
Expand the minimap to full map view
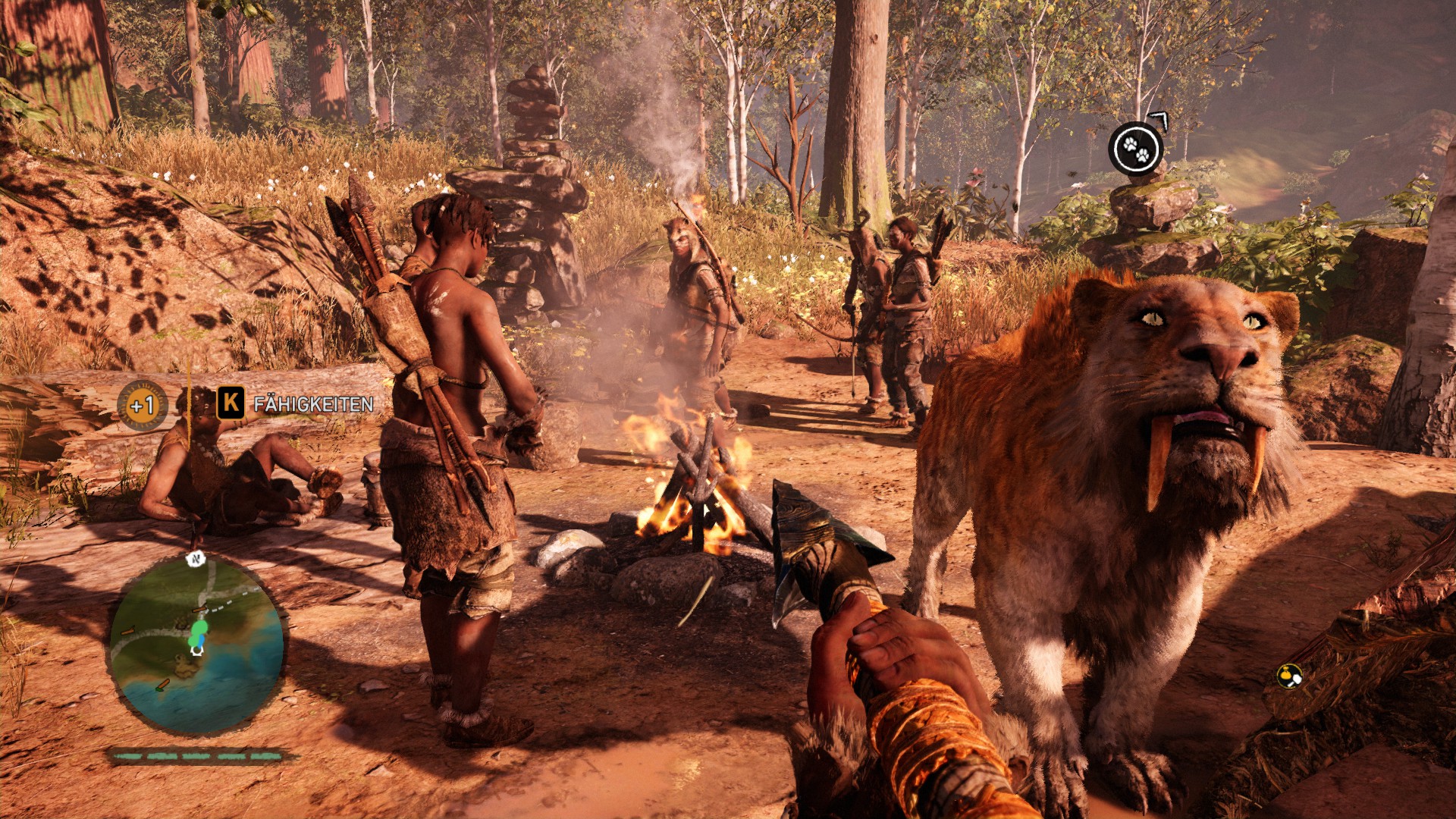coord(199,648)
